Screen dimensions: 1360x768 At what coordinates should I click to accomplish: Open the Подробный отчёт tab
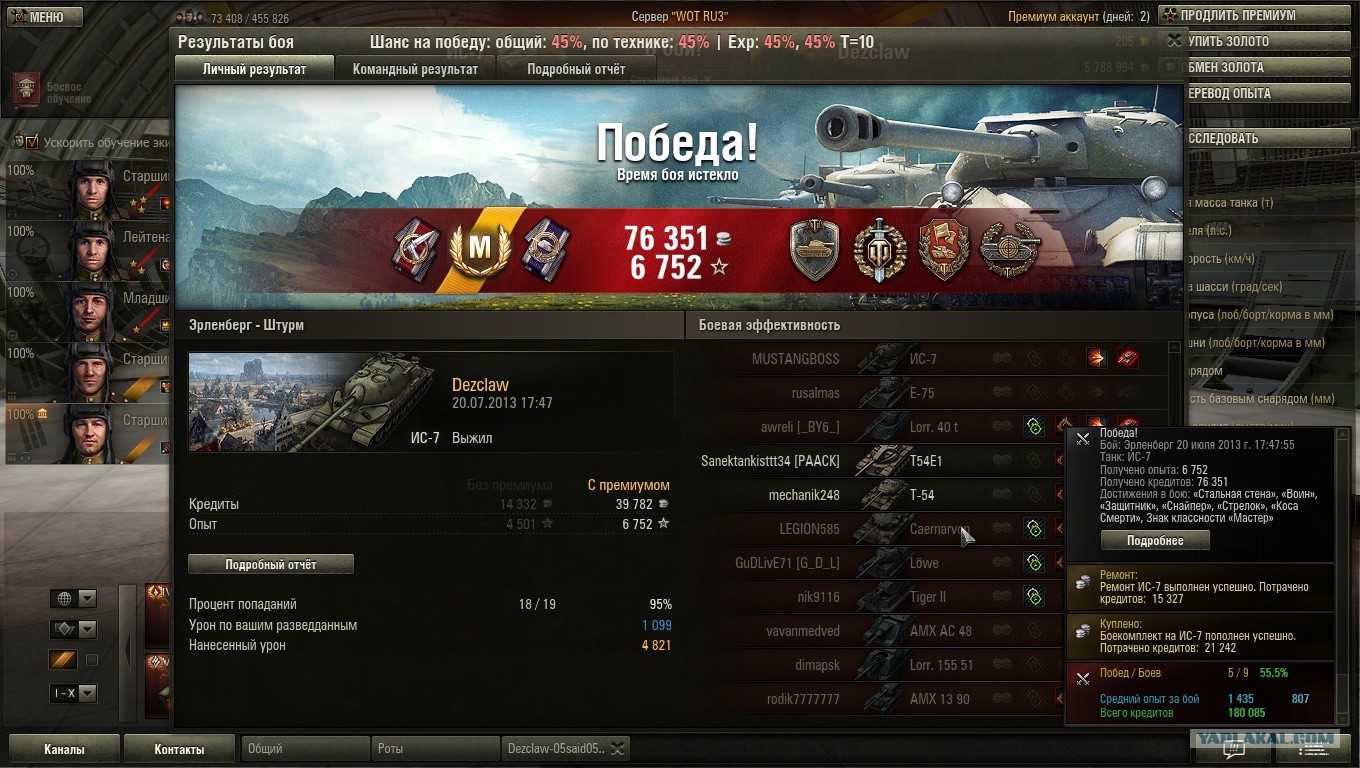576,69
